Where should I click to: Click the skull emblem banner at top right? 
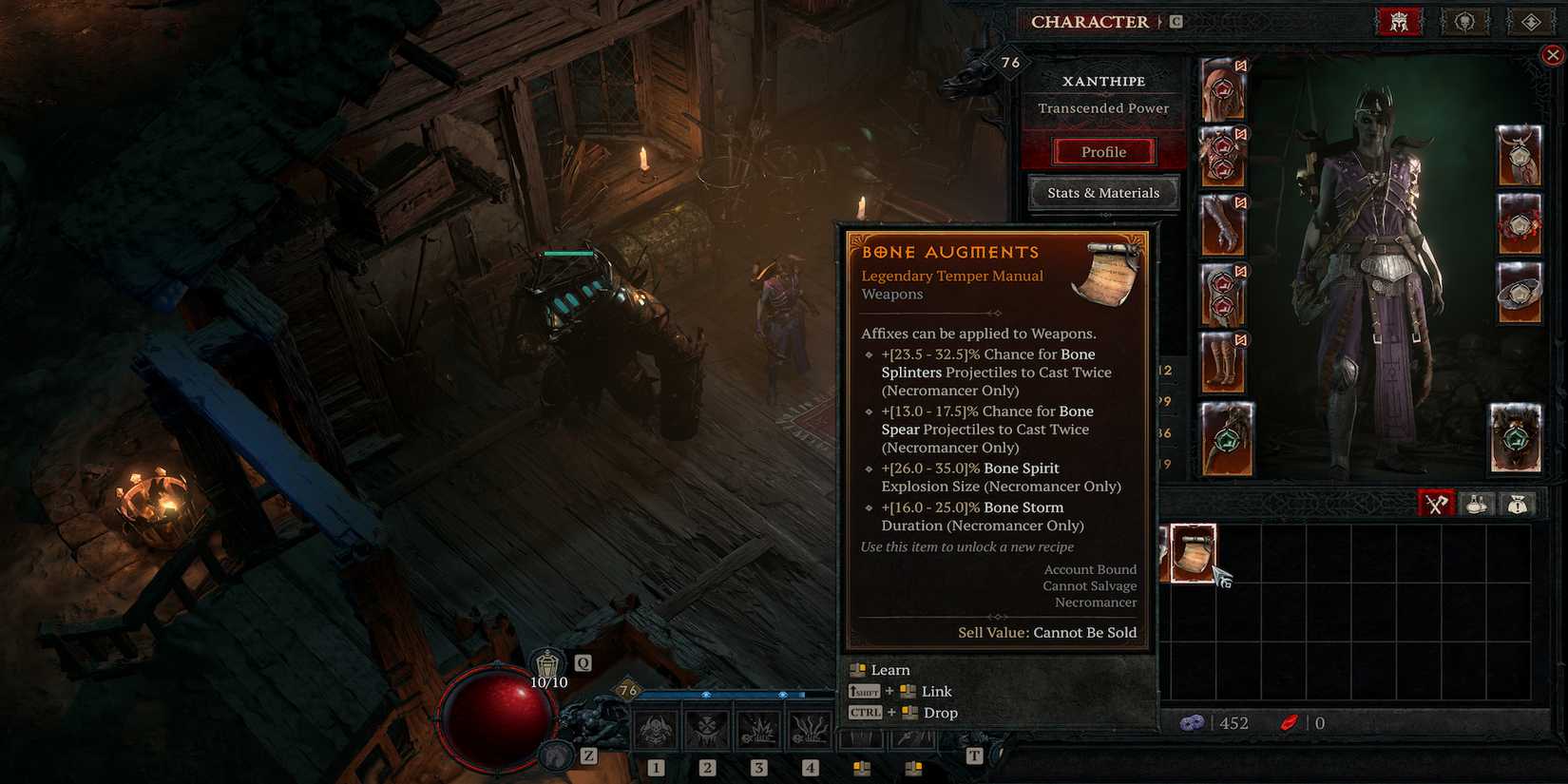(1464, 20)
